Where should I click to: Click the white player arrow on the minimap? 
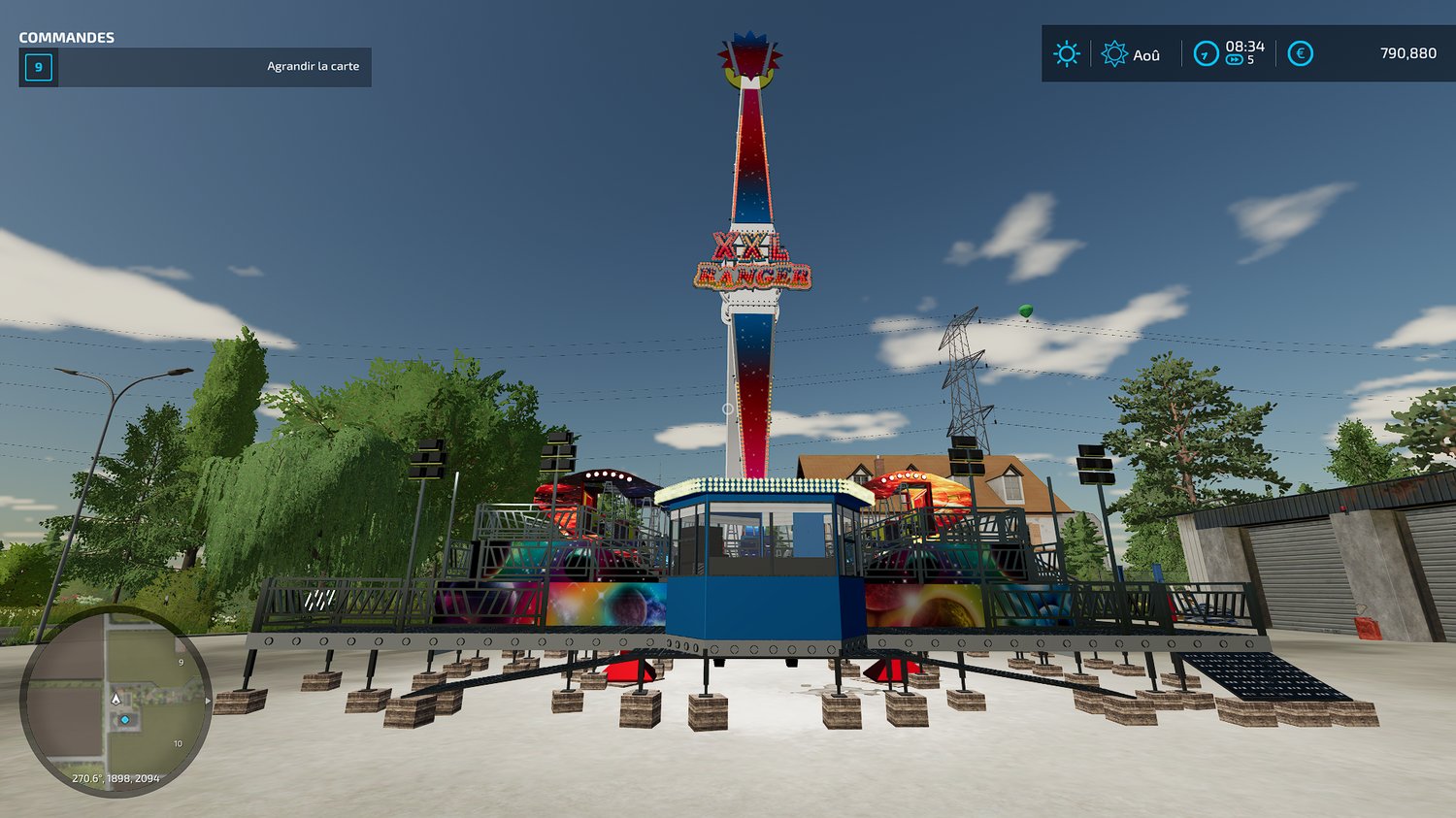(x=116, y=699)
